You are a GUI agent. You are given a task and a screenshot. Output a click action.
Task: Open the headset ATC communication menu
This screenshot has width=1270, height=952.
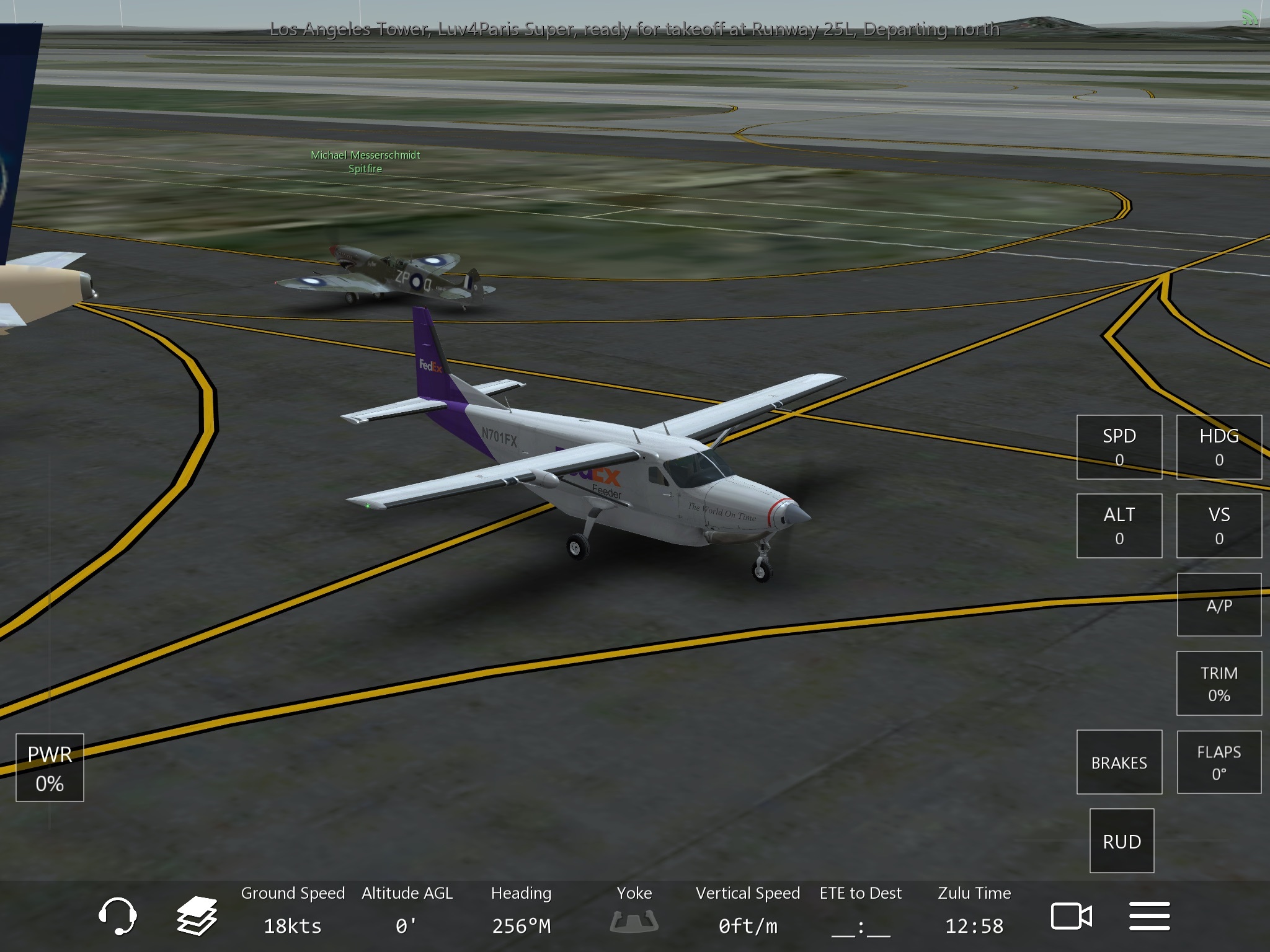pyautogui.click(x=117, y=915)
